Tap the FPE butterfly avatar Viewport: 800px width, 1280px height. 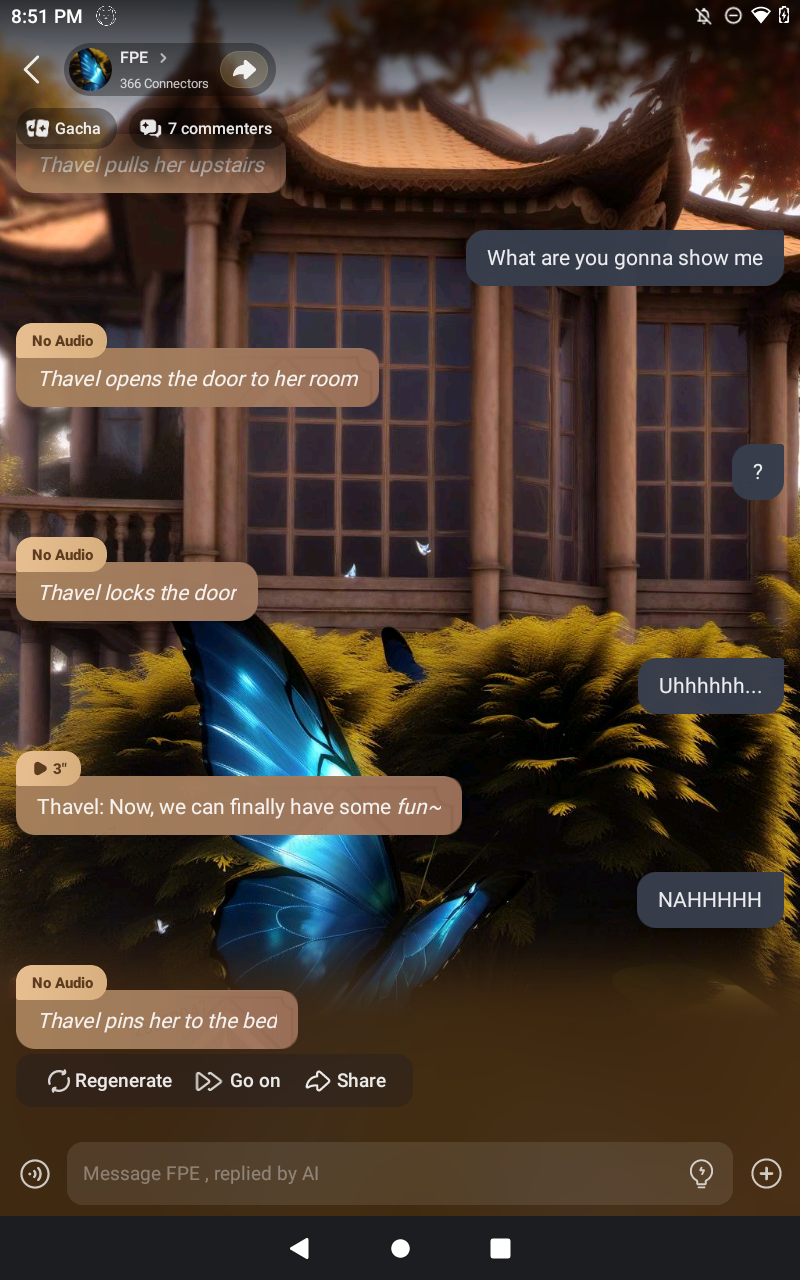(x=91, y=70)
